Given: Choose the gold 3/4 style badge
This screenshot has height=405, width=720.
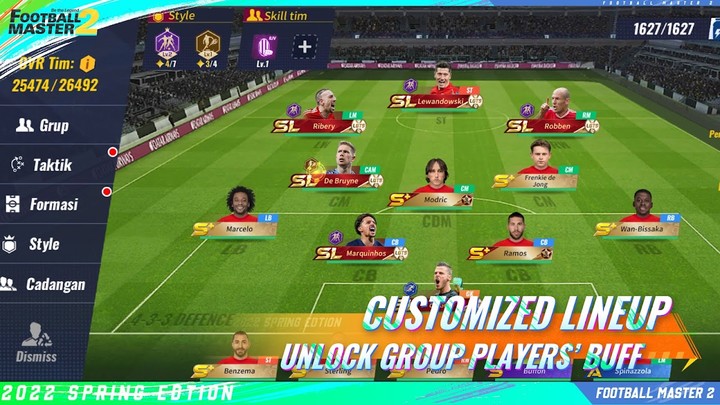Looking at the screenshot, I should [207, 46].
